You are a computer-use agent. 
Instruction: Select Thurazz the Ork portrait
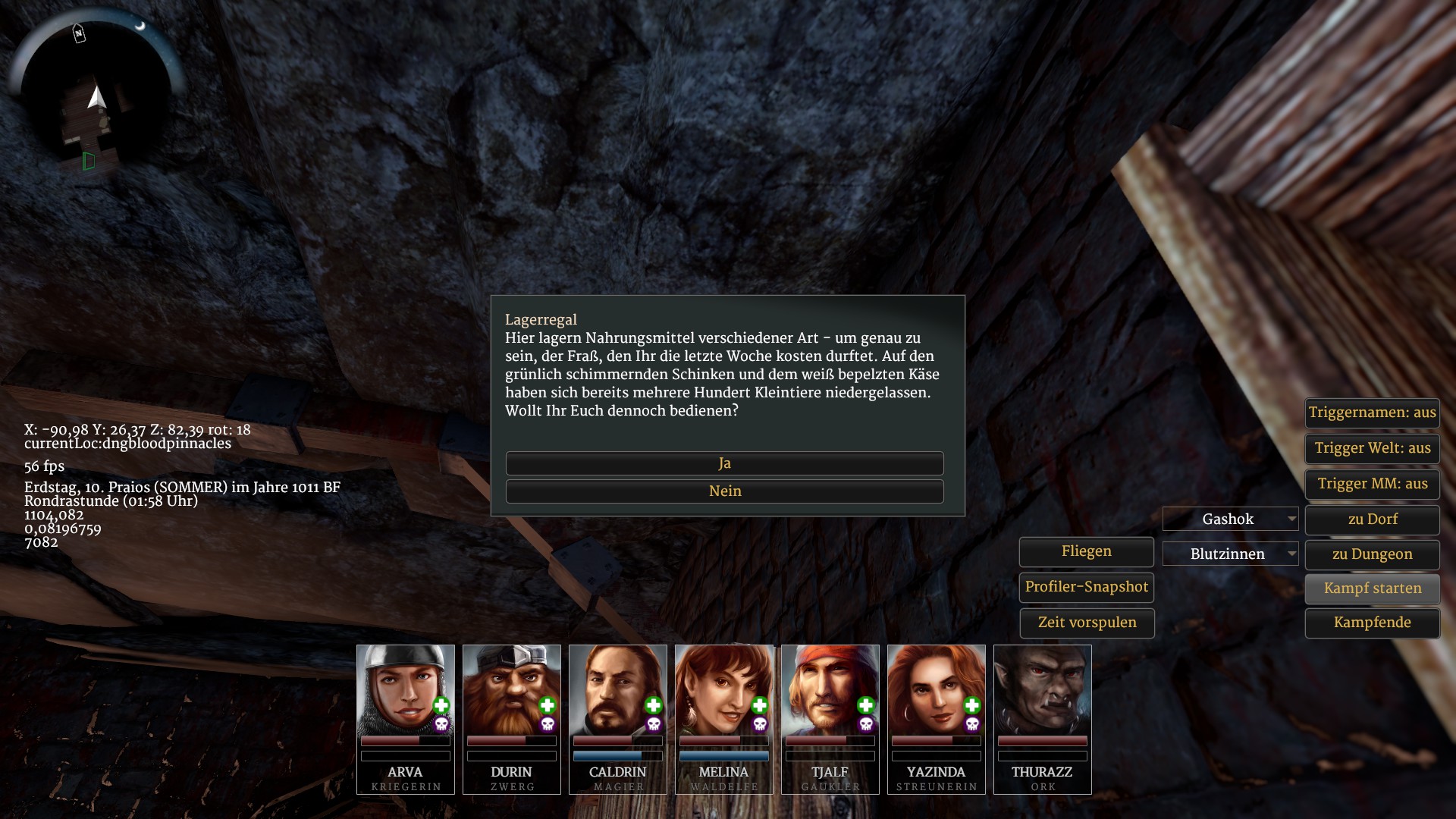[1042, 692]
